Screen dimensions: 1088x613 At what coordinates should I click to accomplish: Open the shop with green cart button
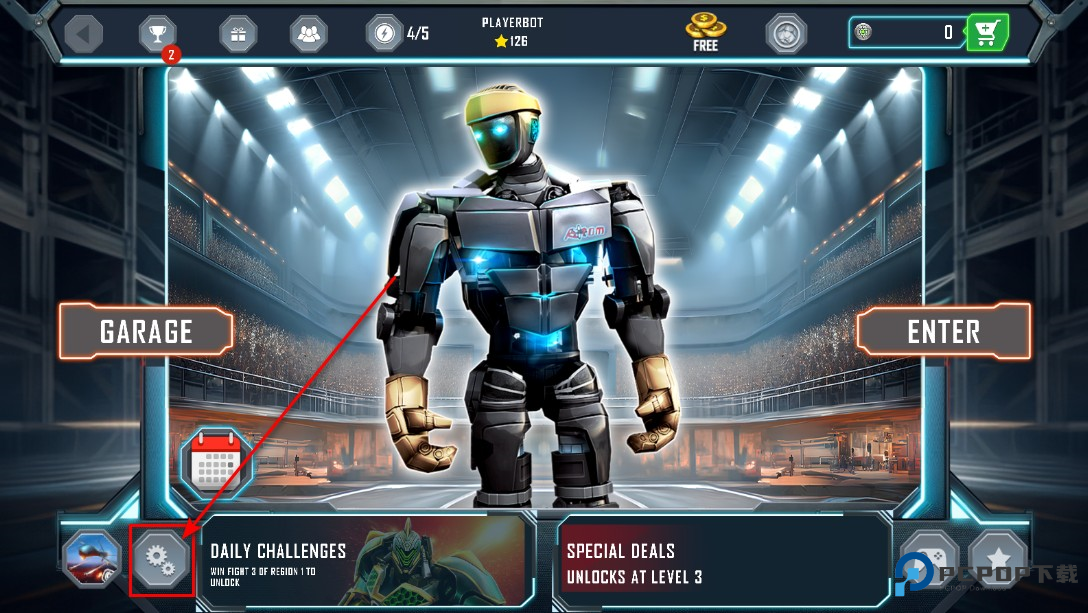click(987, 32)
